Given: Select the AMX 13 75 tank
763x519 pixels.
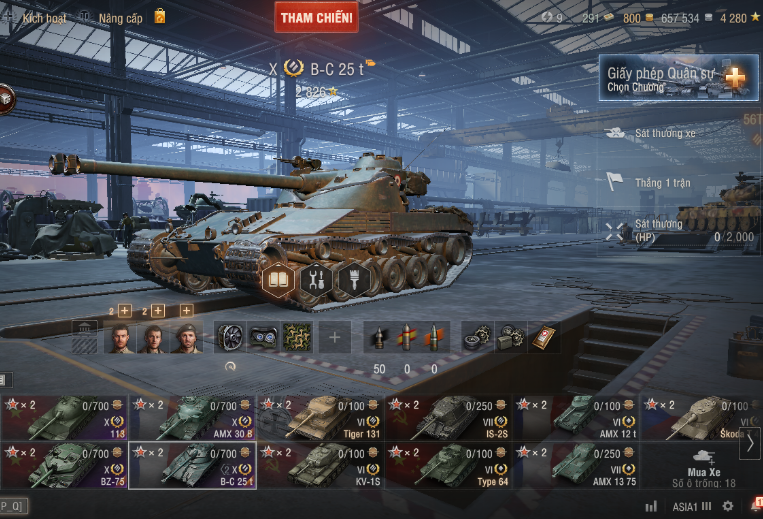Looking at the screenshot, I should click(576, 465).
